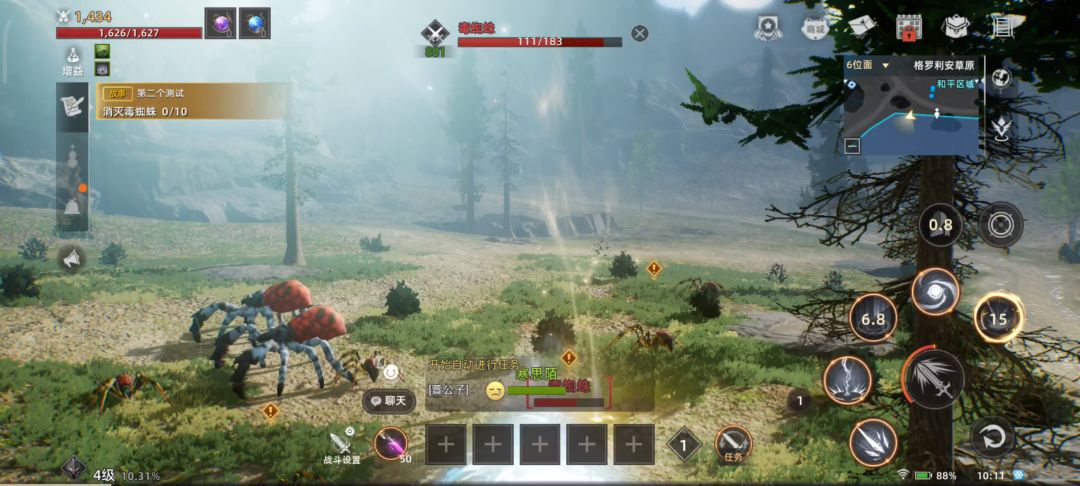Tap the megaphone announcement icon
The height and width of the screenshot is (486, 1080).
(x=71, y=259)
